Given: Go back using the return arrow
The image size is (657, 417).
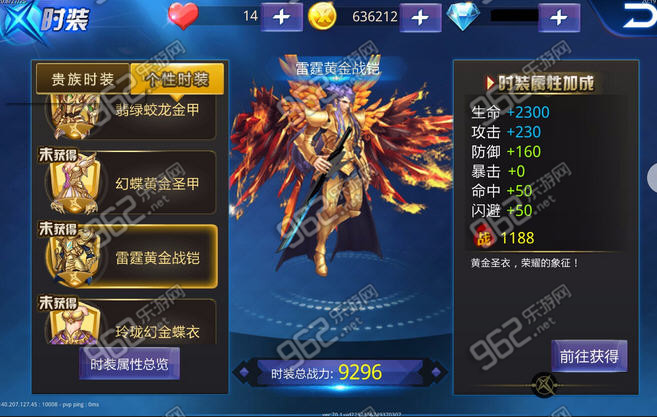Looking at the screenshot, I should click(636, 17).
